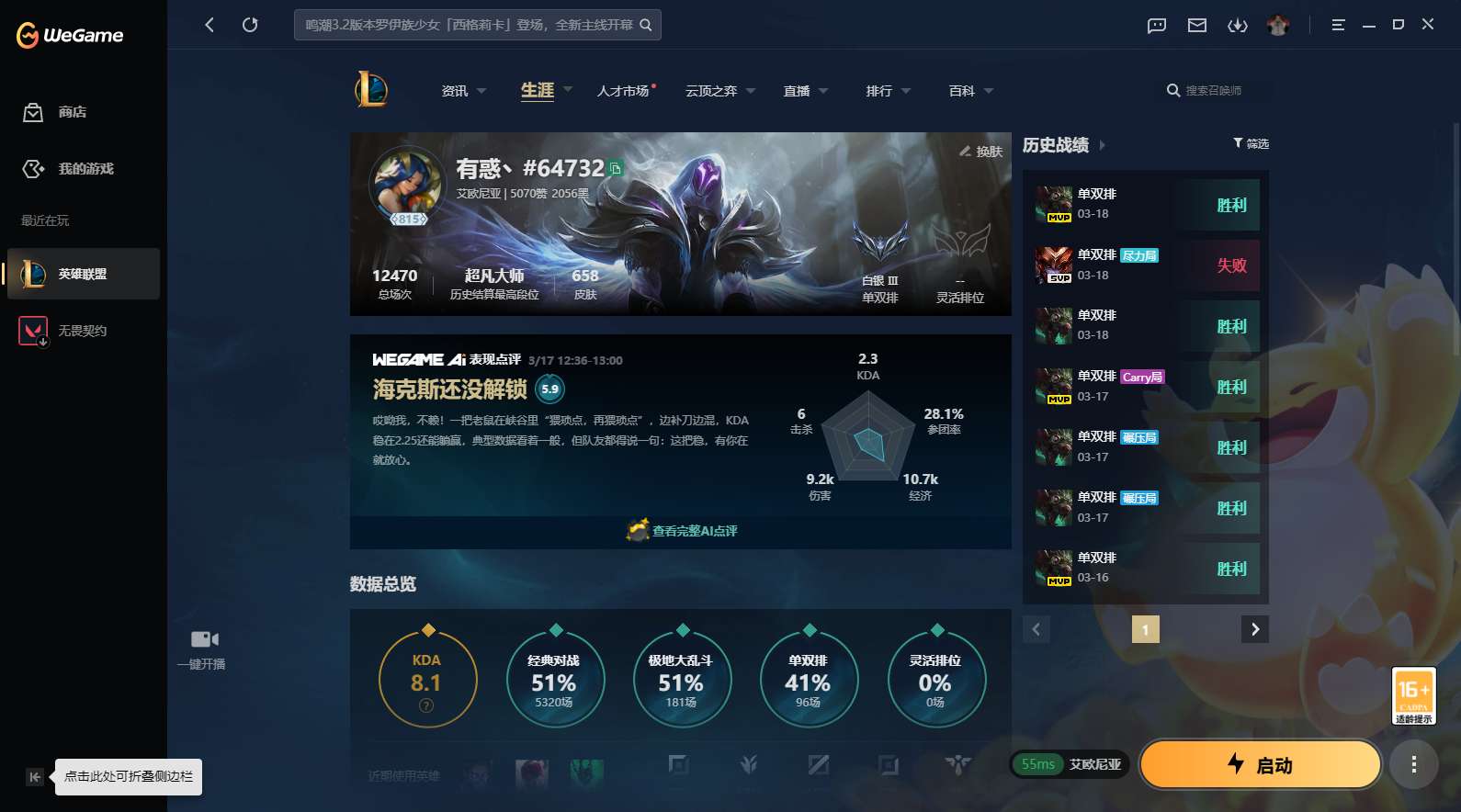Screen dimensions: 1461x812
Task: Click the 一键开播 streaming camera icon
Action: click(203, 638)
